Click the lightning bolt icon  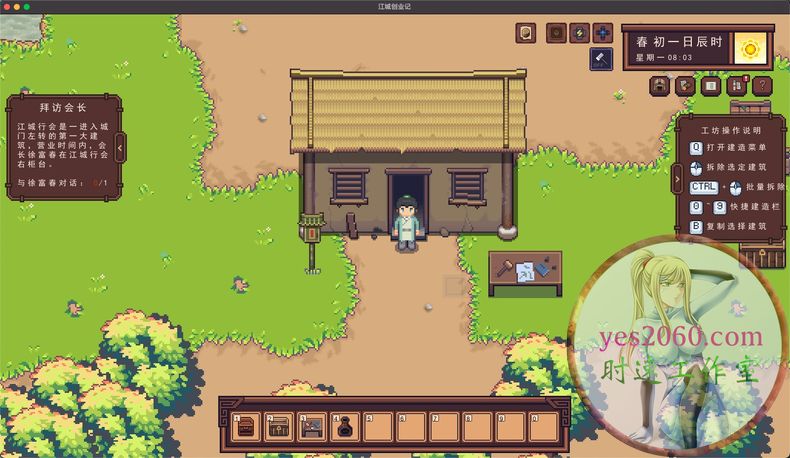pyautogui.click(x=579, y=34)
